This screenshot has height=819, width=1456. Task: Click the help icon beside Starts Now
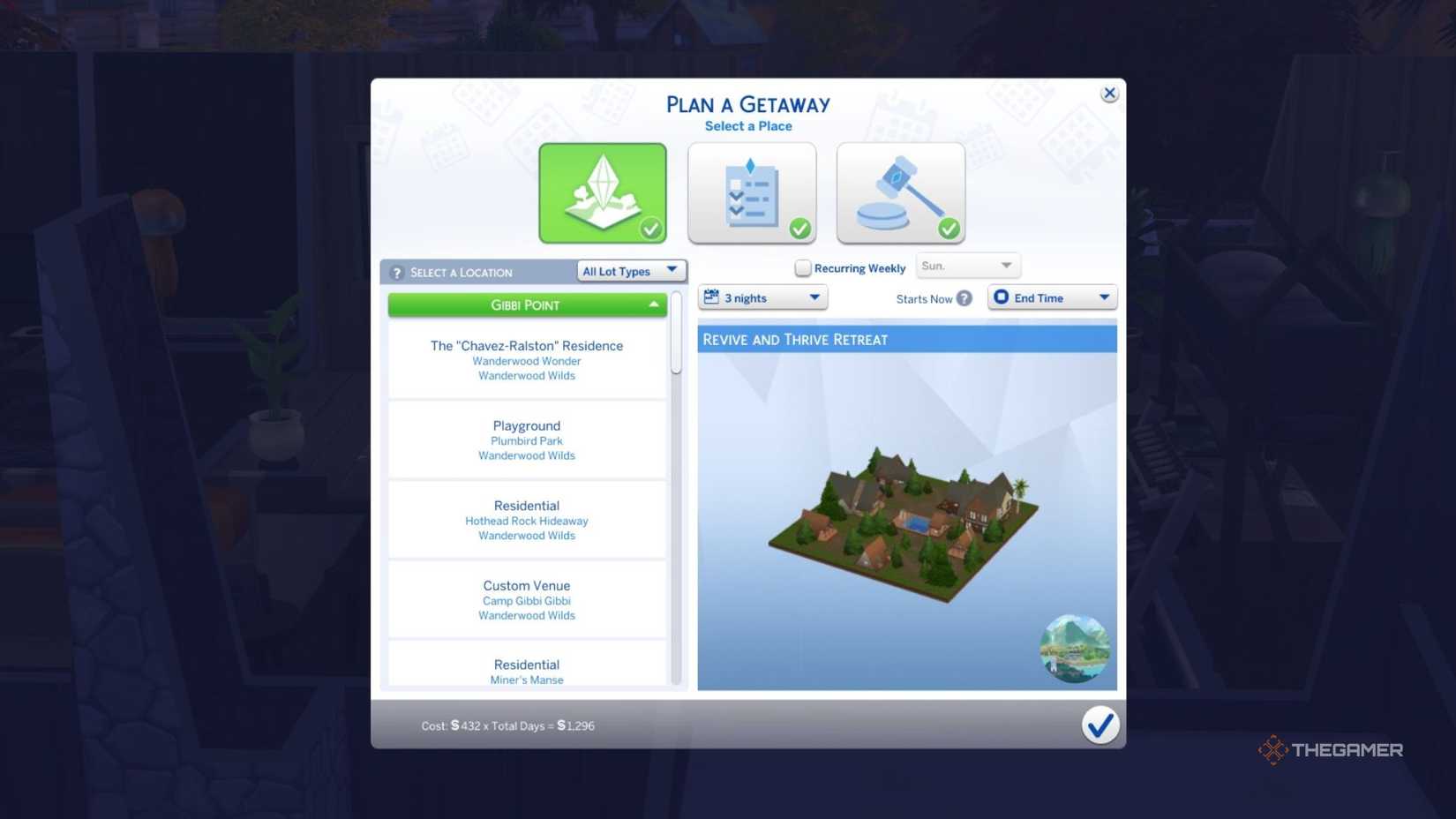(966, 298)
